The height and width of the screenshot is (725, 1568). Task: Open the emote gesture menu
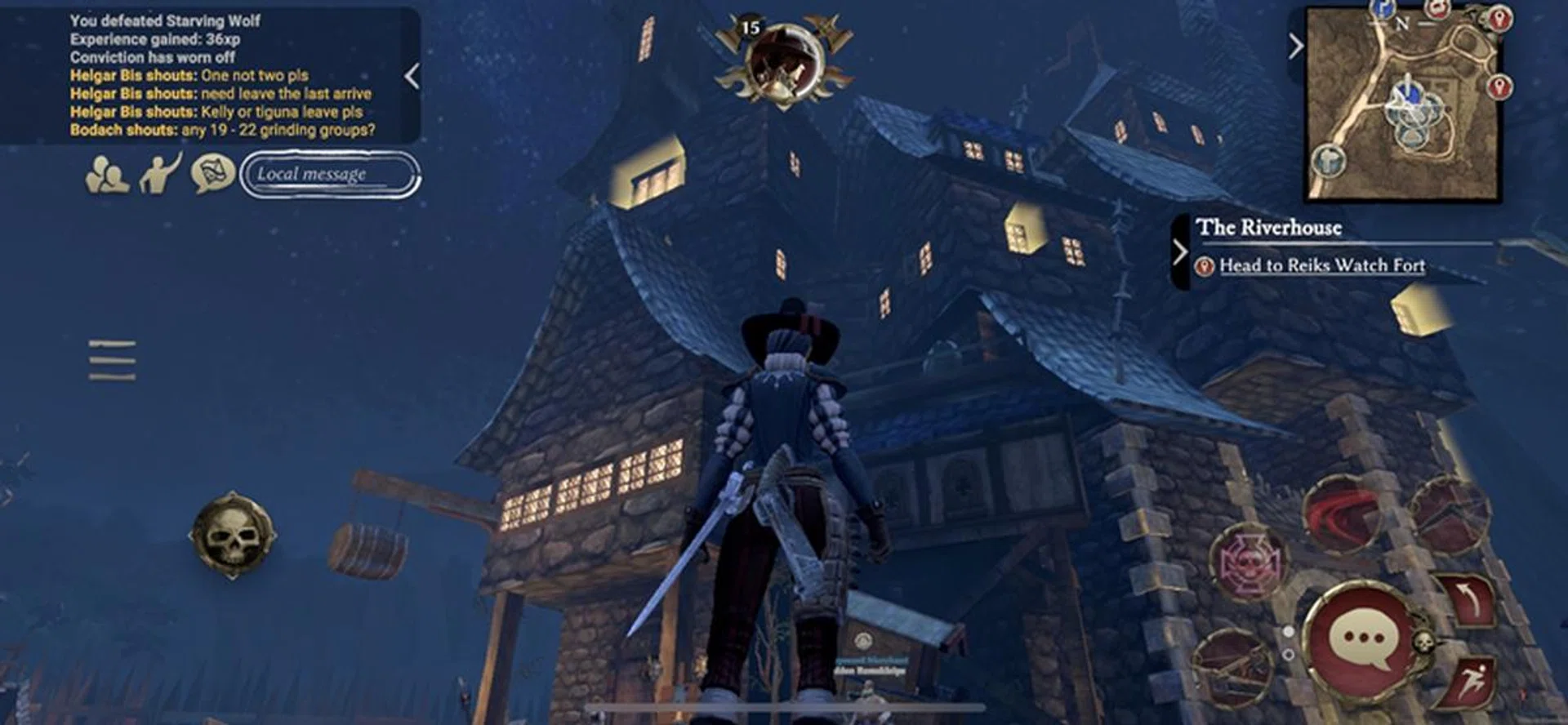pyautogui.click(x=162, y=173)
